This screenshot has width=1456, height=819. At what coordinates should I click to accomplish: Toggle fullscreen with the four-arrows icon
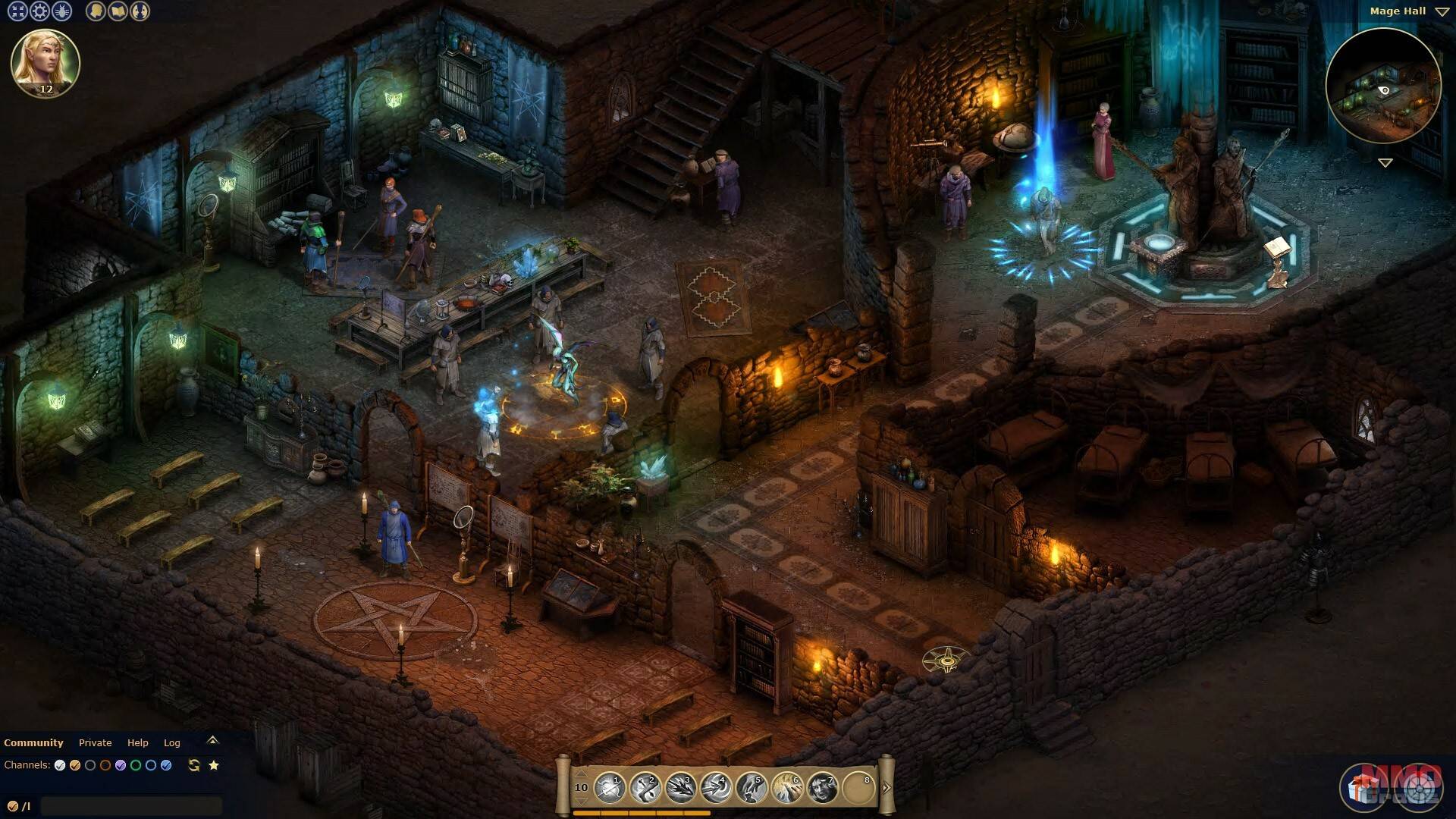pyautogui.click(x=17, y=11)
